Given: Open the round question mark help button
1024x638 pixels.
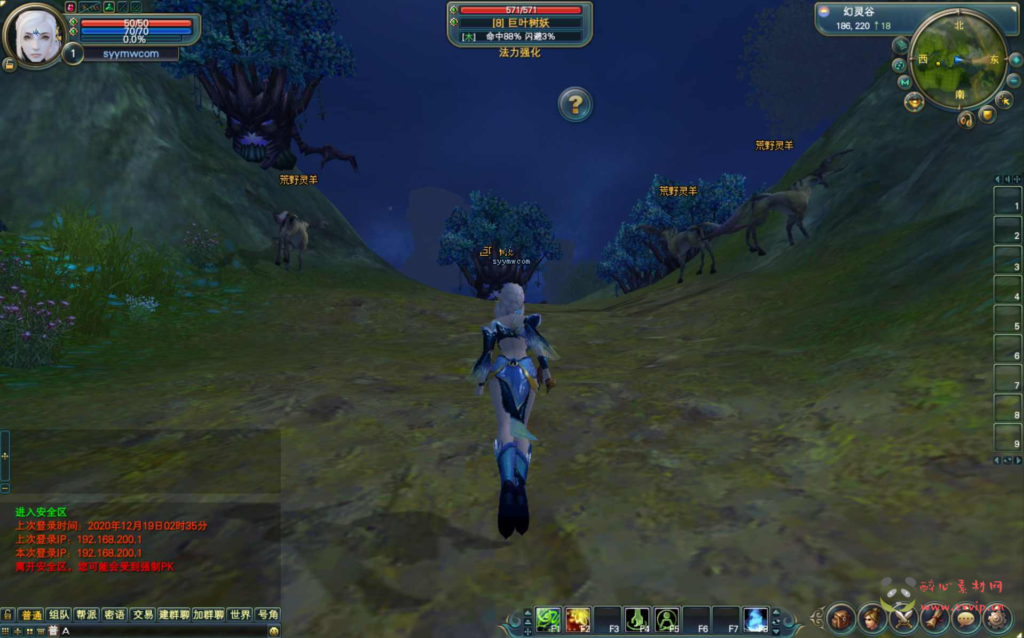Looking at the screenshot, I should click(x=574, y=104).
